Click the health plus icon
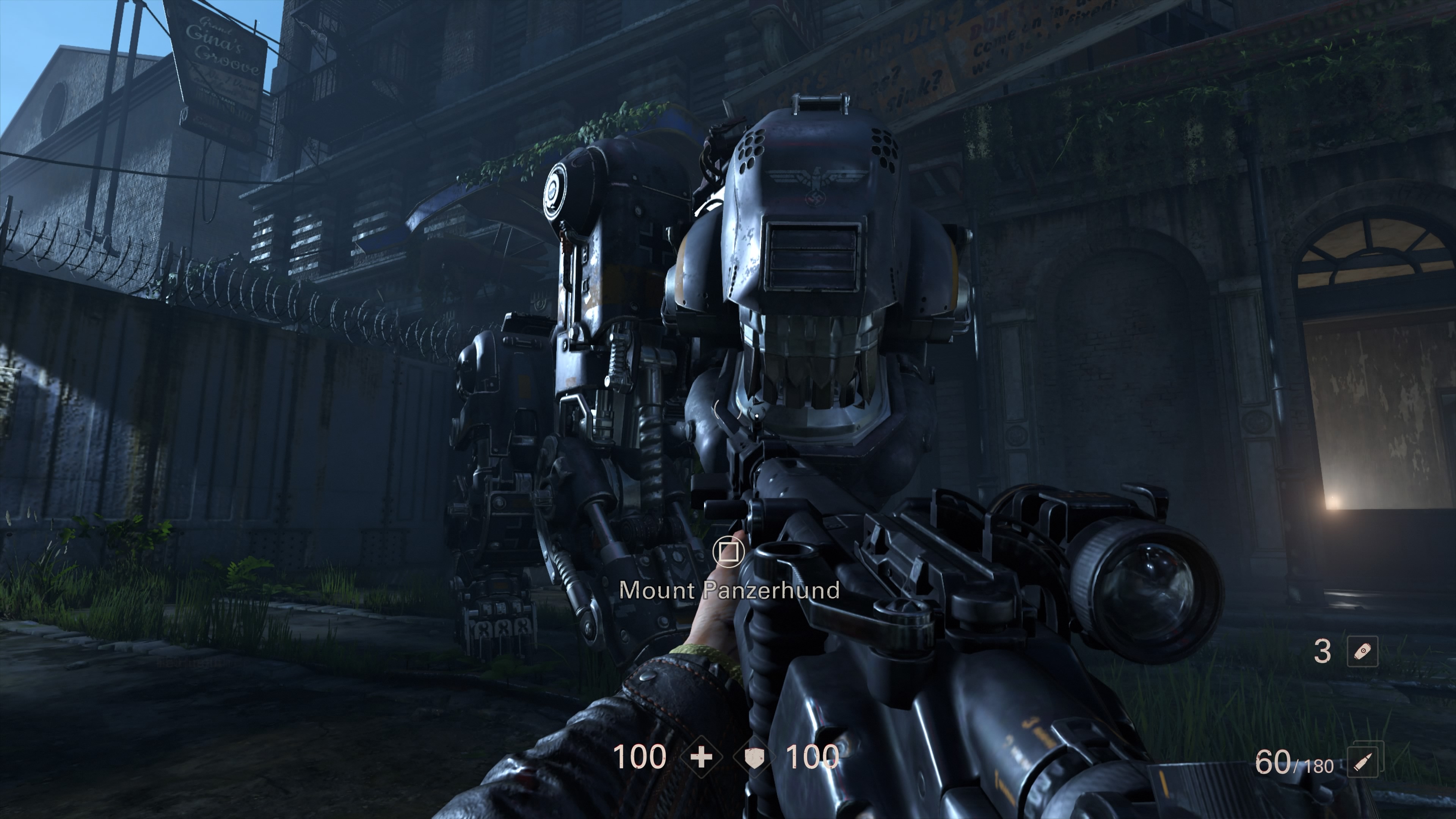Screen dimensions: 1456x819 (701, 757)
